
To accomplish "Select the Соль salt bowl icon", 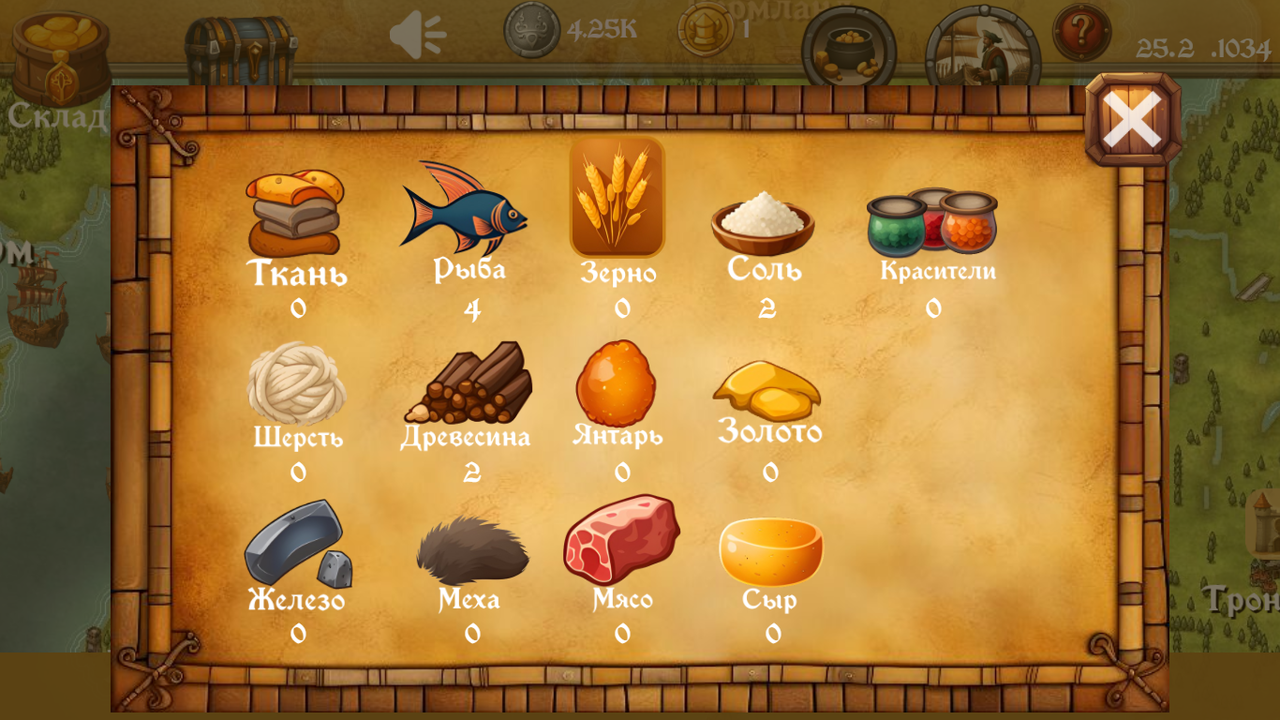I will [x=763, y=222].
